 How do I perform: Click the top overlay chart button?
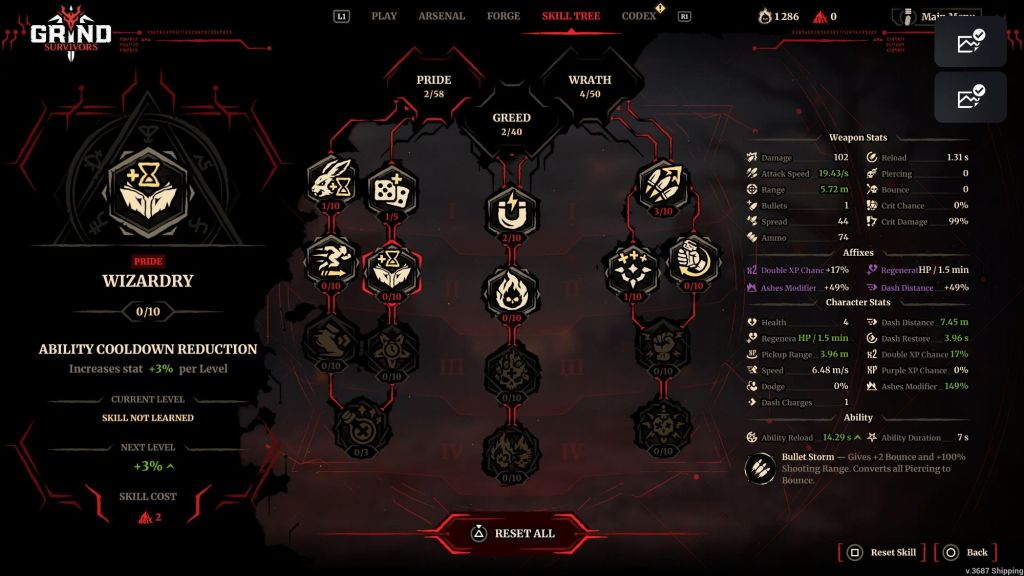coord(970,42)
